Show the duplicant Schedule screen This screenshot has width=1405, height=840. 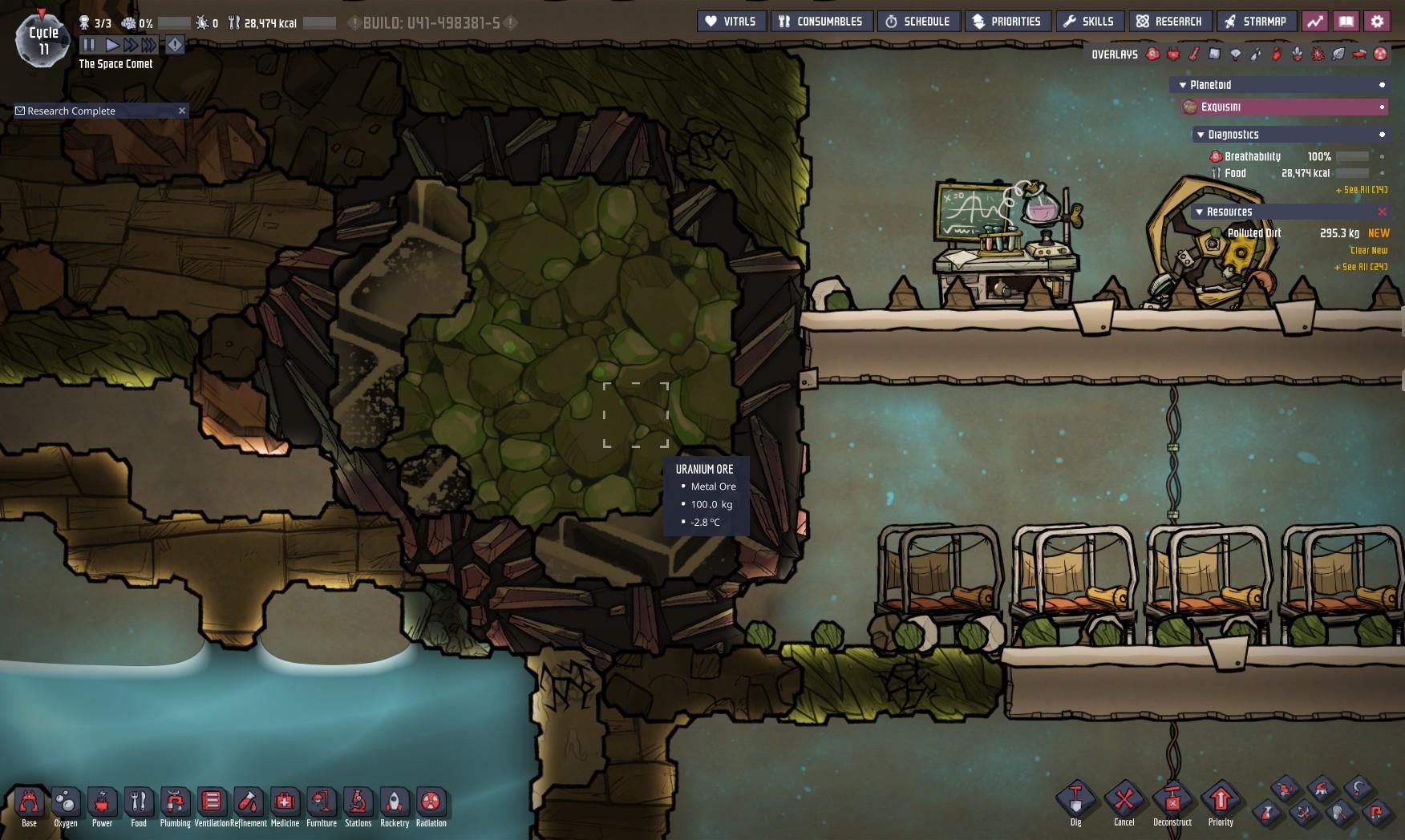pos(917,22)
